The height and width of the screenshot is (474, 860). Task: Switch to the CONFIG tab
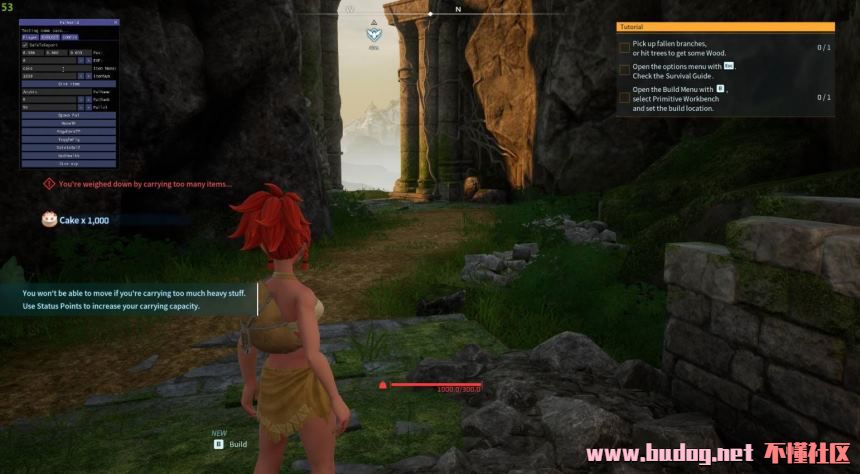click(70, 37)
